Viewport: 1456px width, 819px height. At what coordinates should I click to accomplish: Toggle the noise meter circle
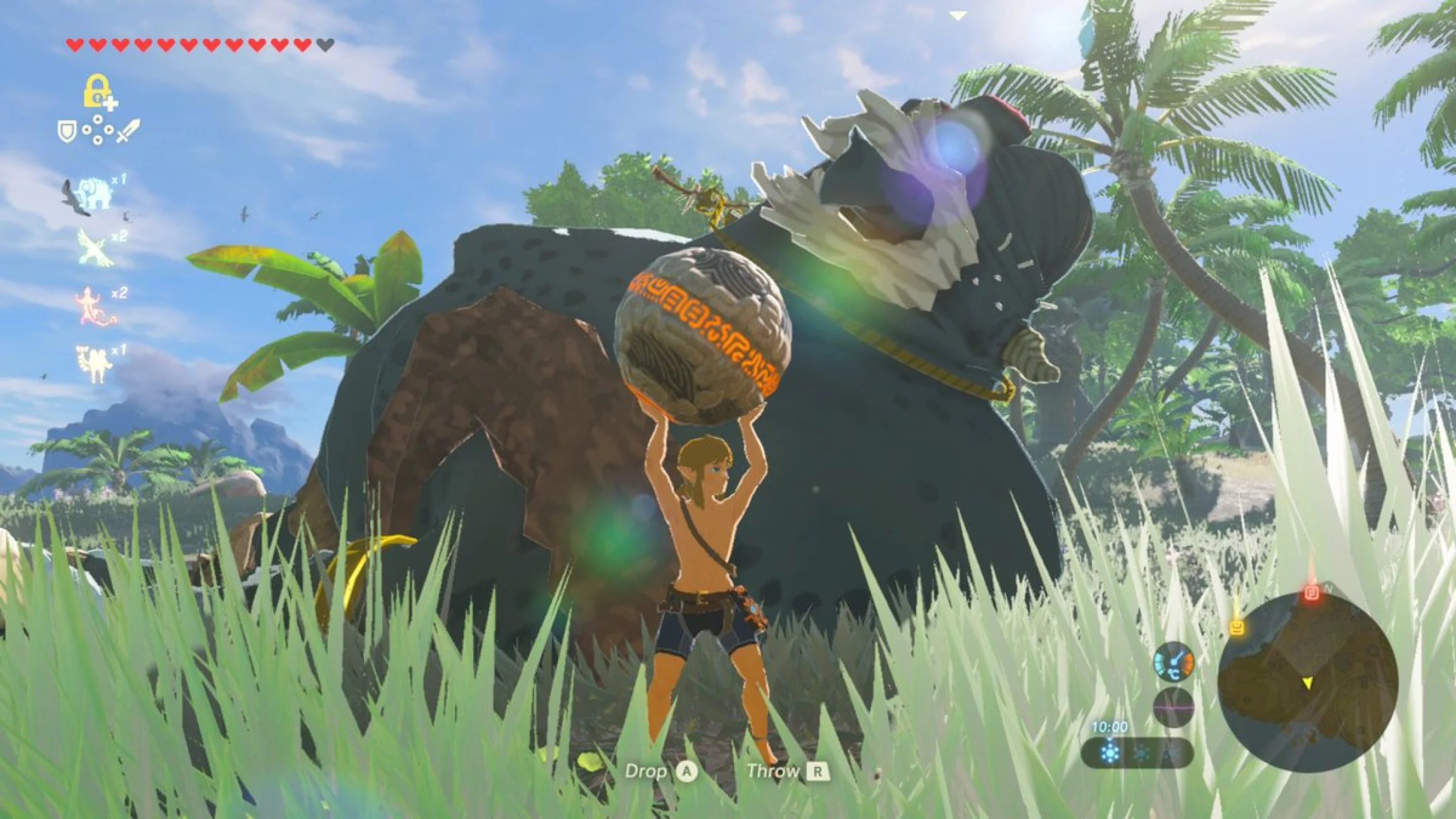pyautogui.click(x=1173, y=708)
